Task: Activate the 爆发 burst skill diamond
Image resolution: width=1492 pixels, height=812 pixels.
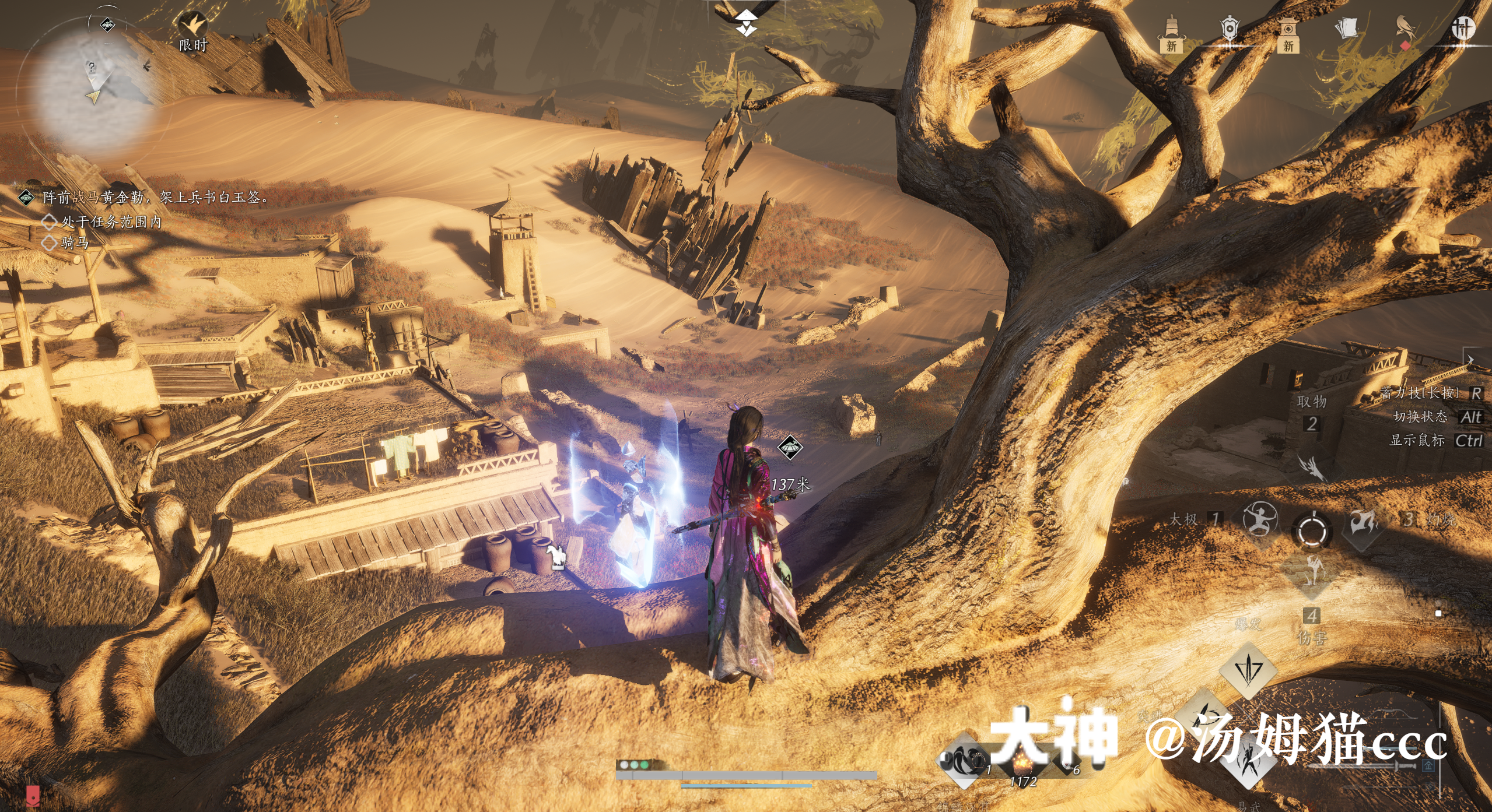Action: tap(1248, 670)
